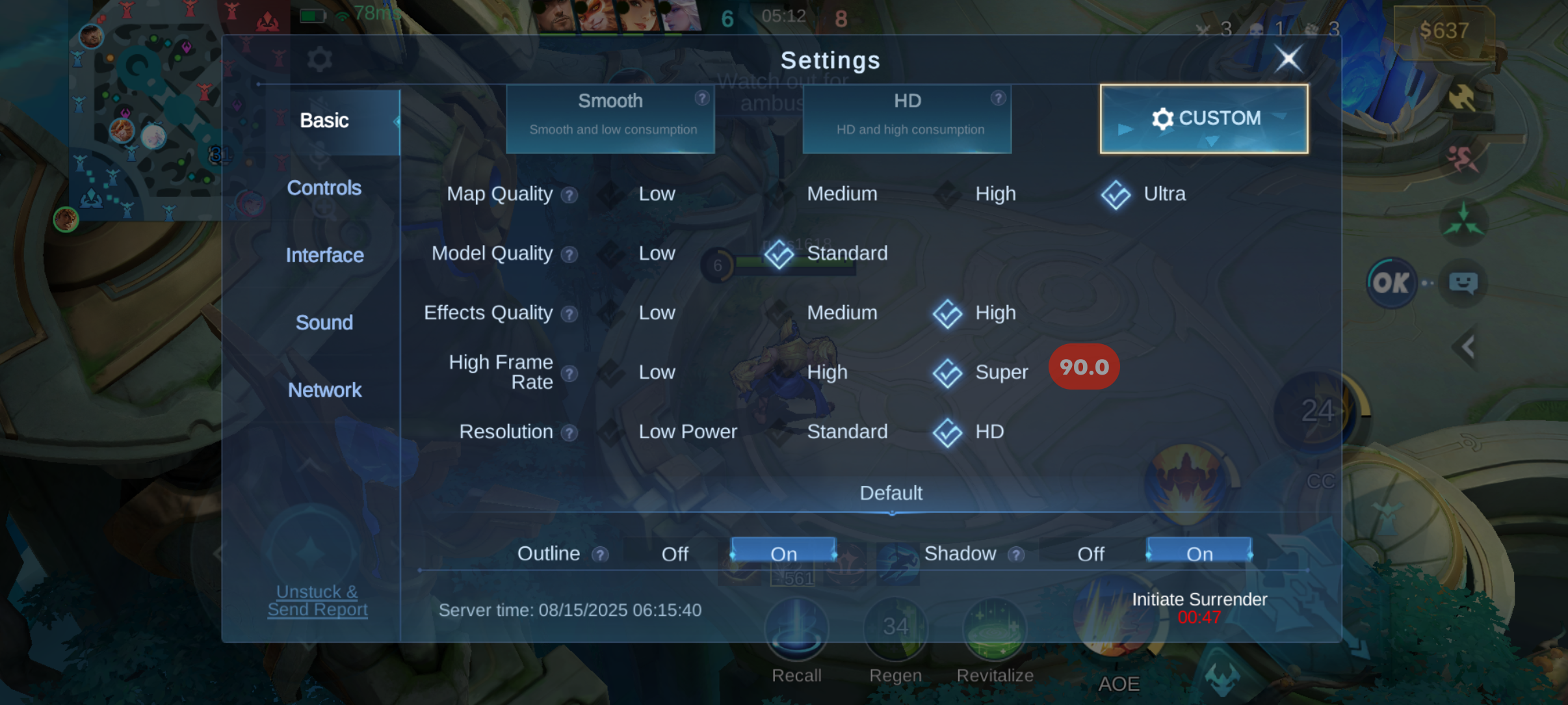
Task: Open the Interface settings tab
Action: pyautogui.click(x=324, y=255)
